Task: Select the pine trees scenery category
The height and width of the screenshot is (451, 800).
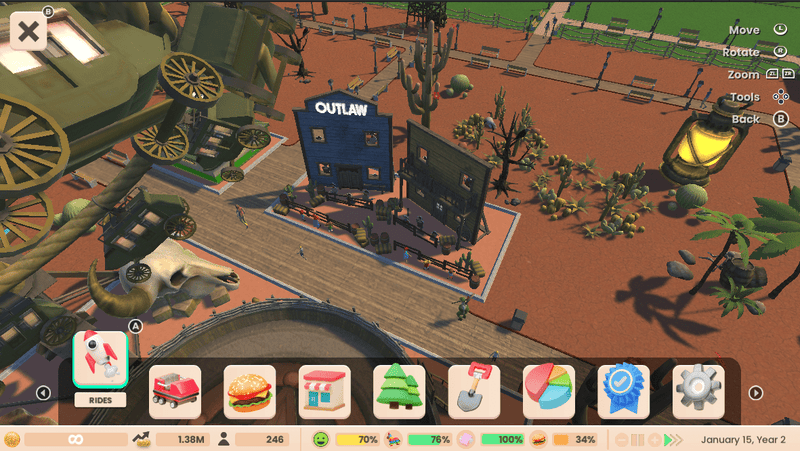Action: pos(399,391)
